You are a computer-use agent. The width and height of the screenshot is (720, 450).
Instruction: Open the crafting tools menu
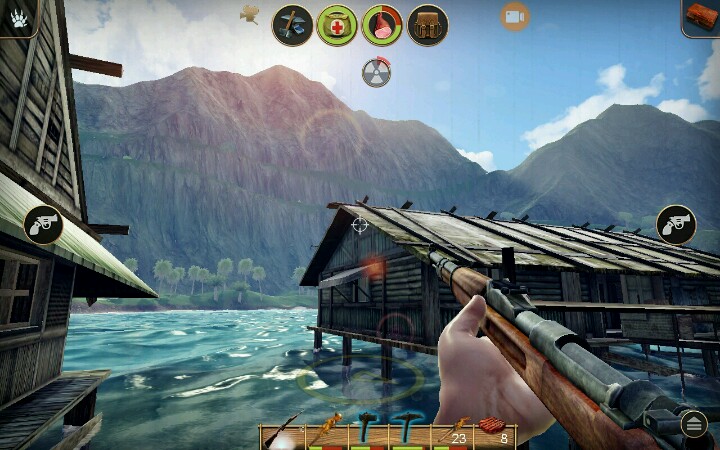coord(293,24)
